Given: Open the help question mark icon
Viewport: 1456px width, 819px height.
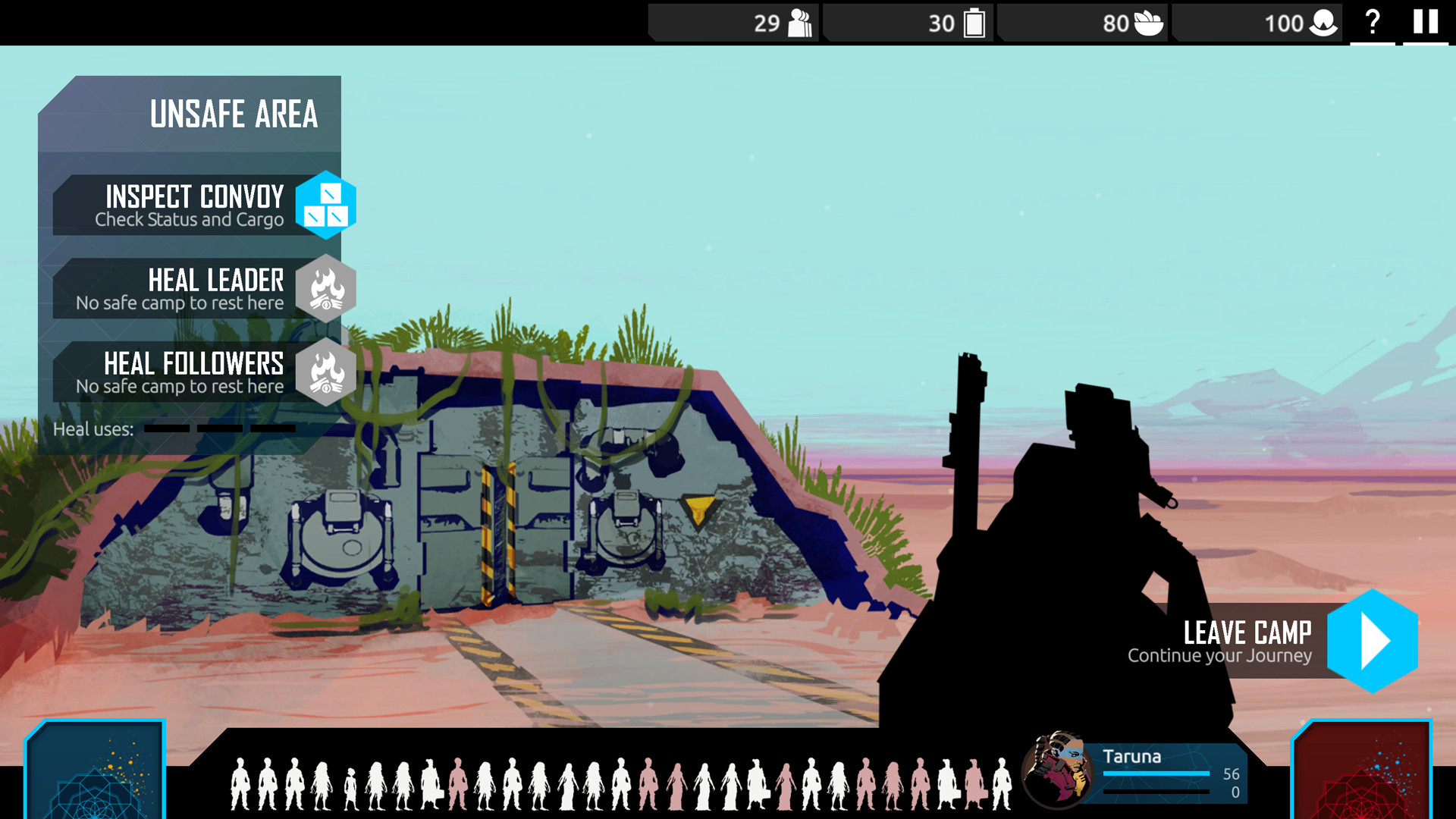Looking at the screenshot, I should coord(1372,23).
